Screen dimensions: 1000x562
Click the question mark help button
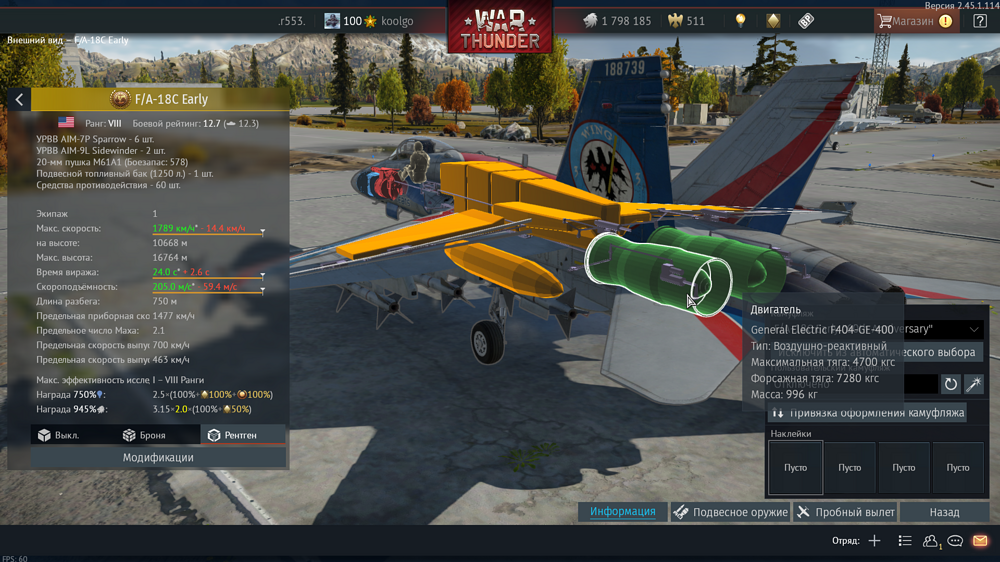(x=979, y=21)
